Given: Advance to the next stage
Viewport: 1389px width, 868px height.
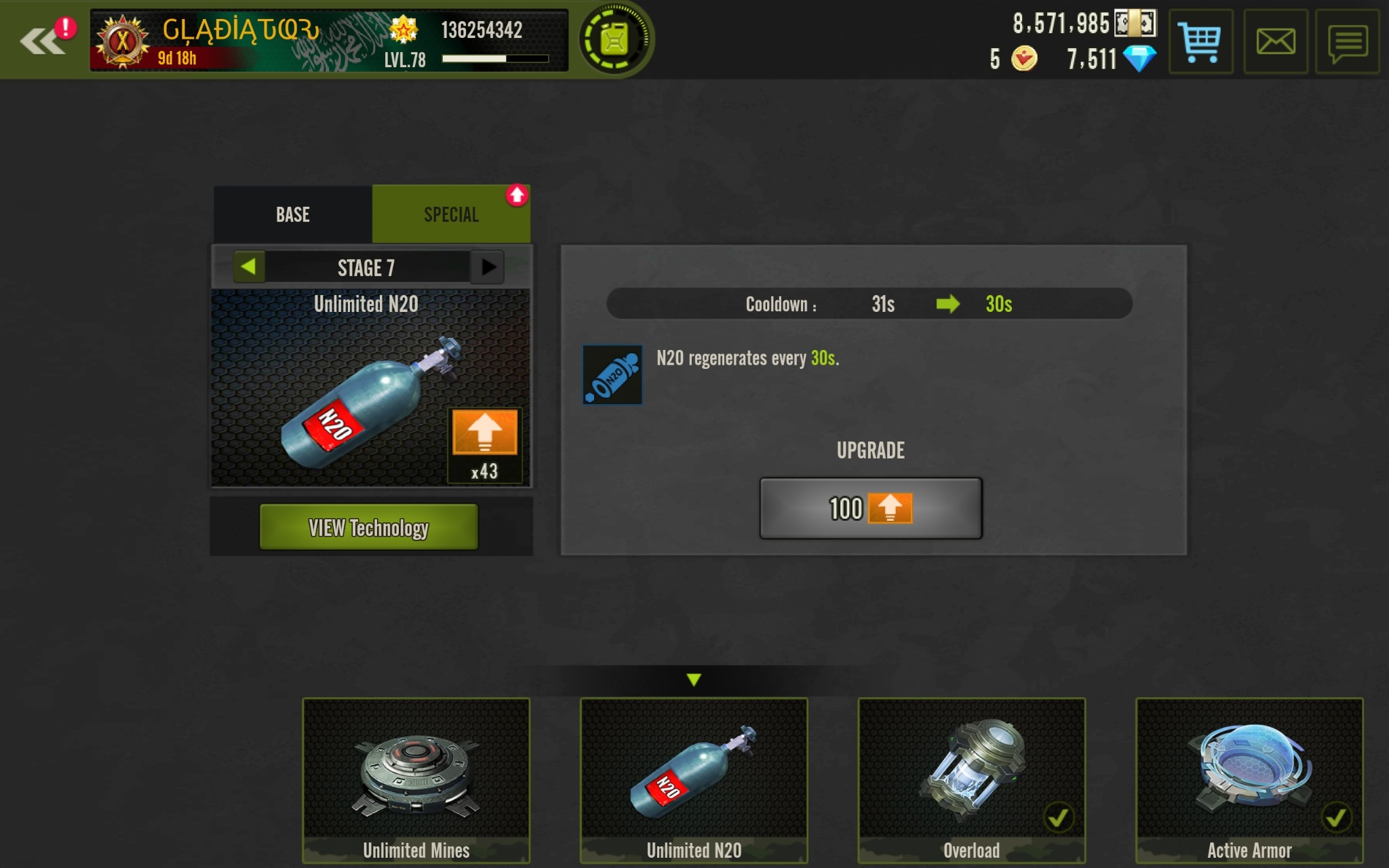Looking at the screenshot, I should 488,267.
